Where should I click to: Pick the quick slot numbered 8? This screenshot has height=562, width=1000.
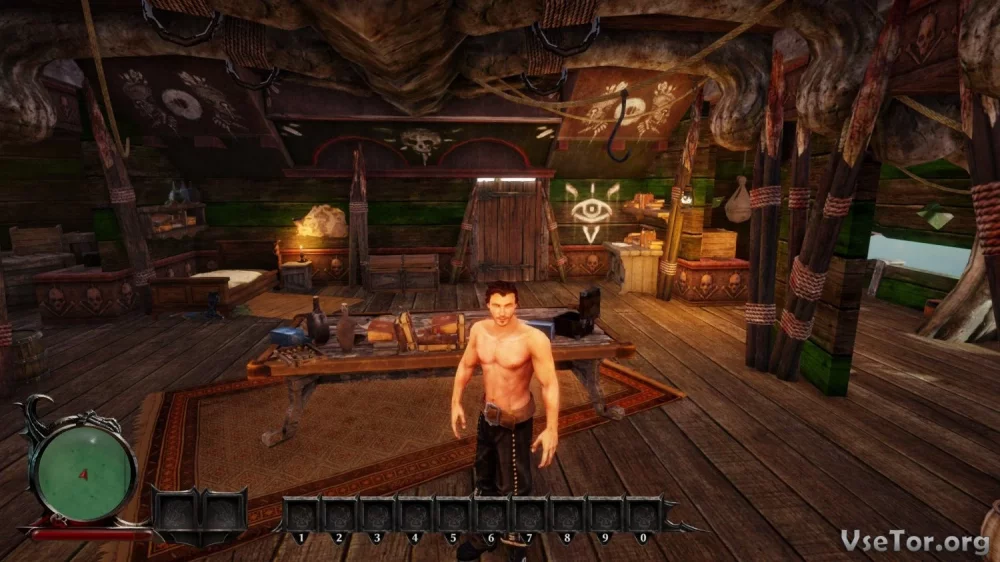(x=567, y=514)
